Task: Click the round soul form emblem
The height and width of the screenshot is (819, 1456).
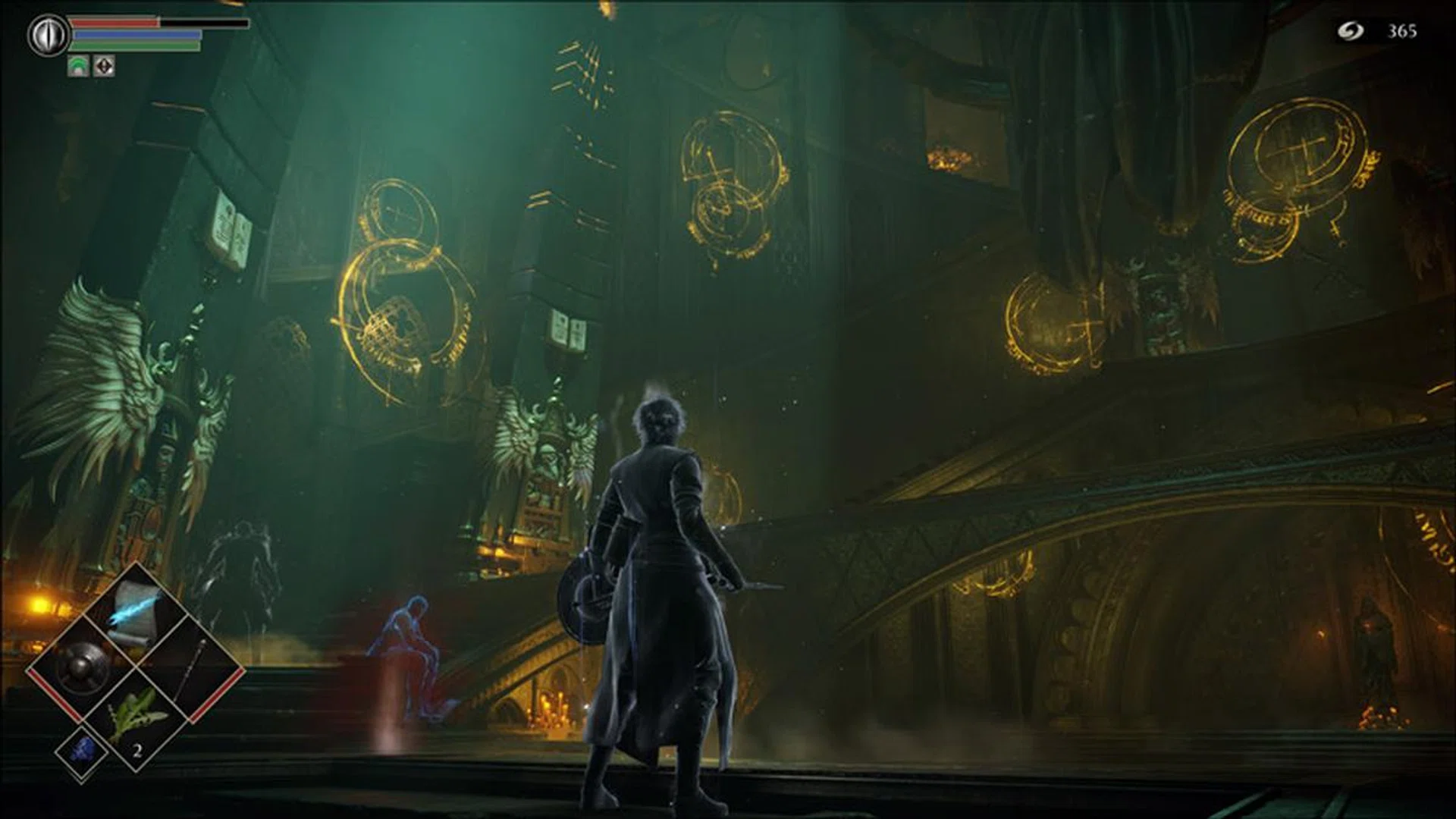Action: pos(48,36)
